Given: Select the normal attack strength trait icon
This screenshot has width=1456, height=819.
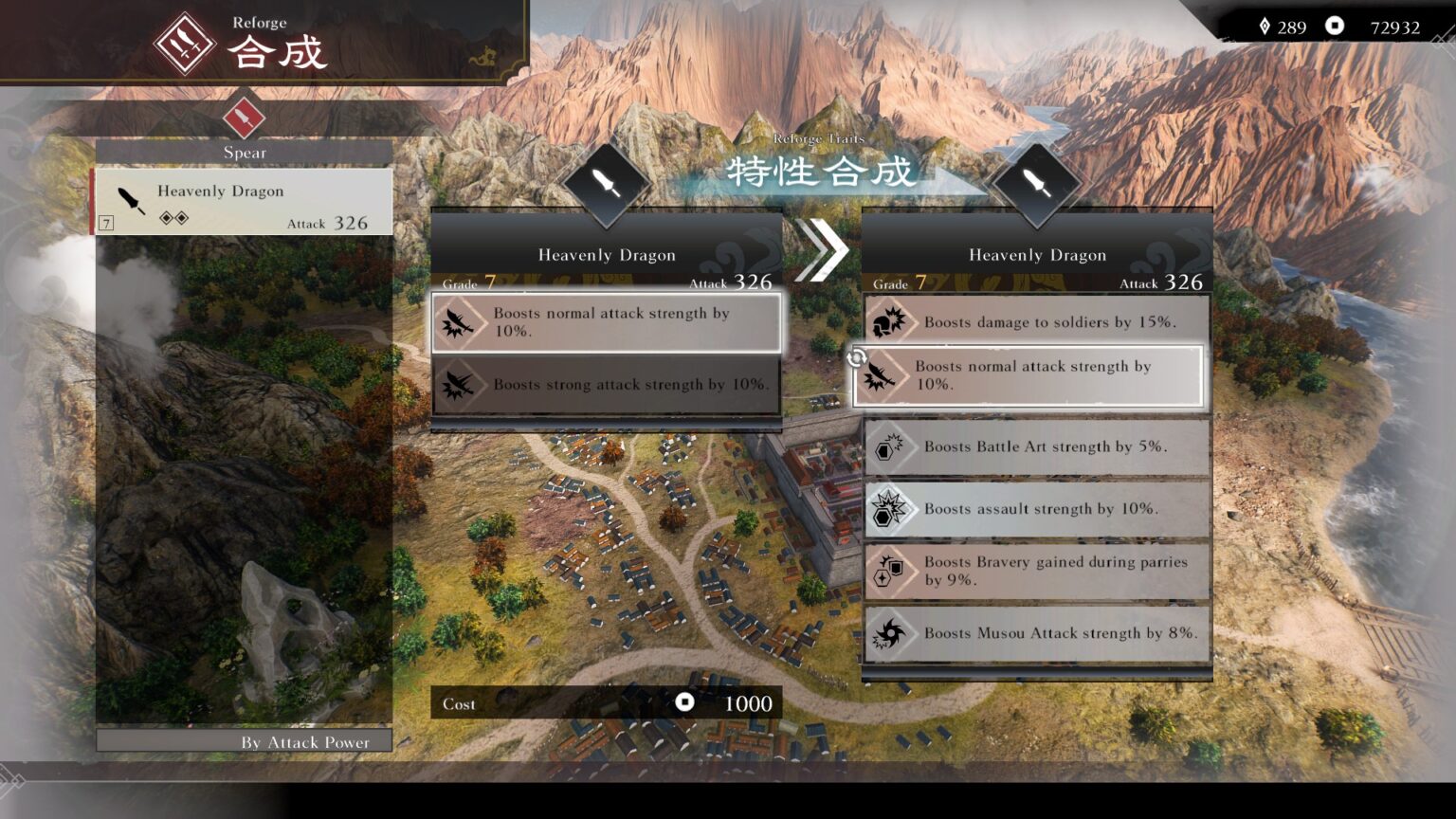Looking at the screenshot, I should (460, 322).
